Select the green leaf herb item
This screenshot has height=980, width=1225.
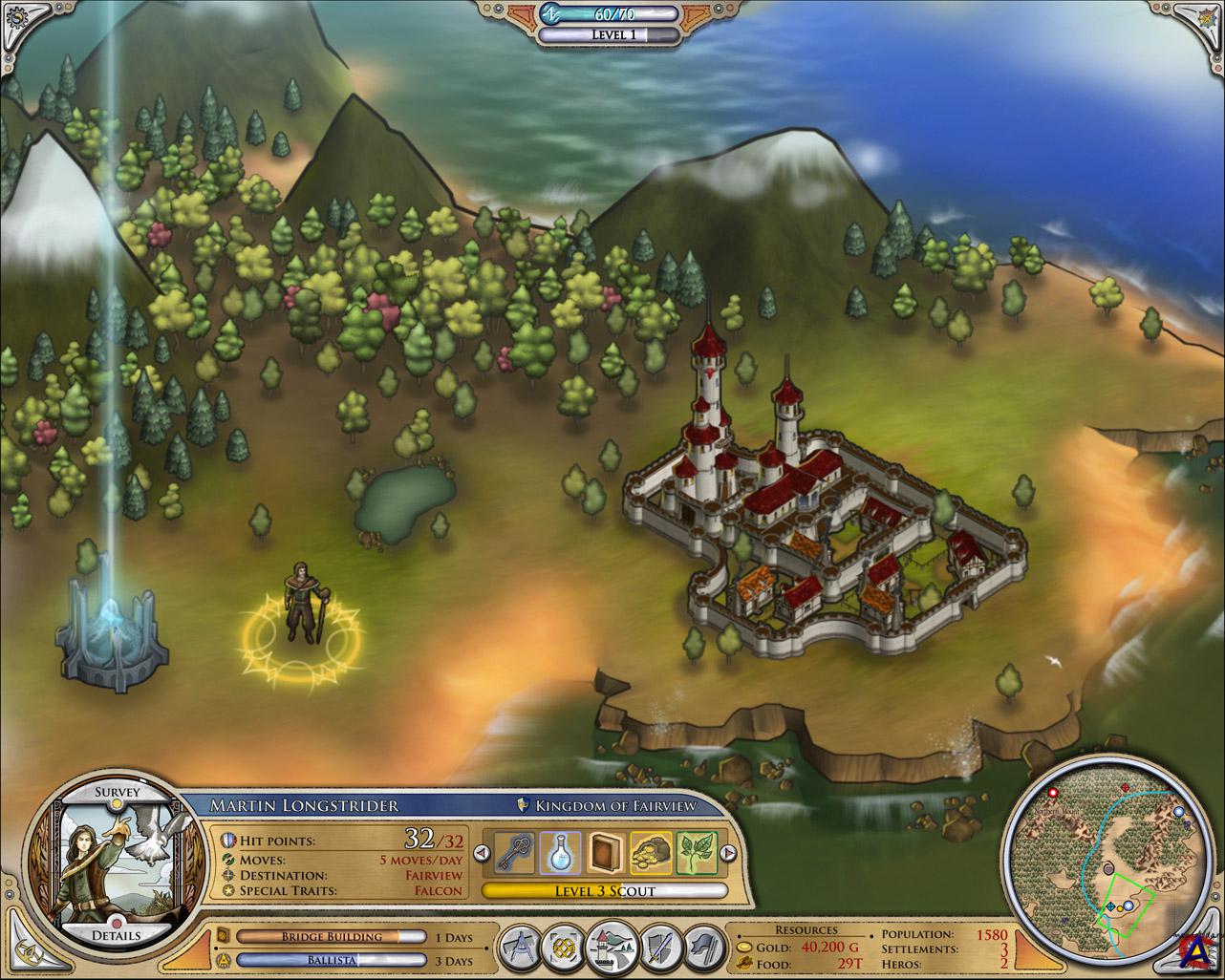(697, 853)
